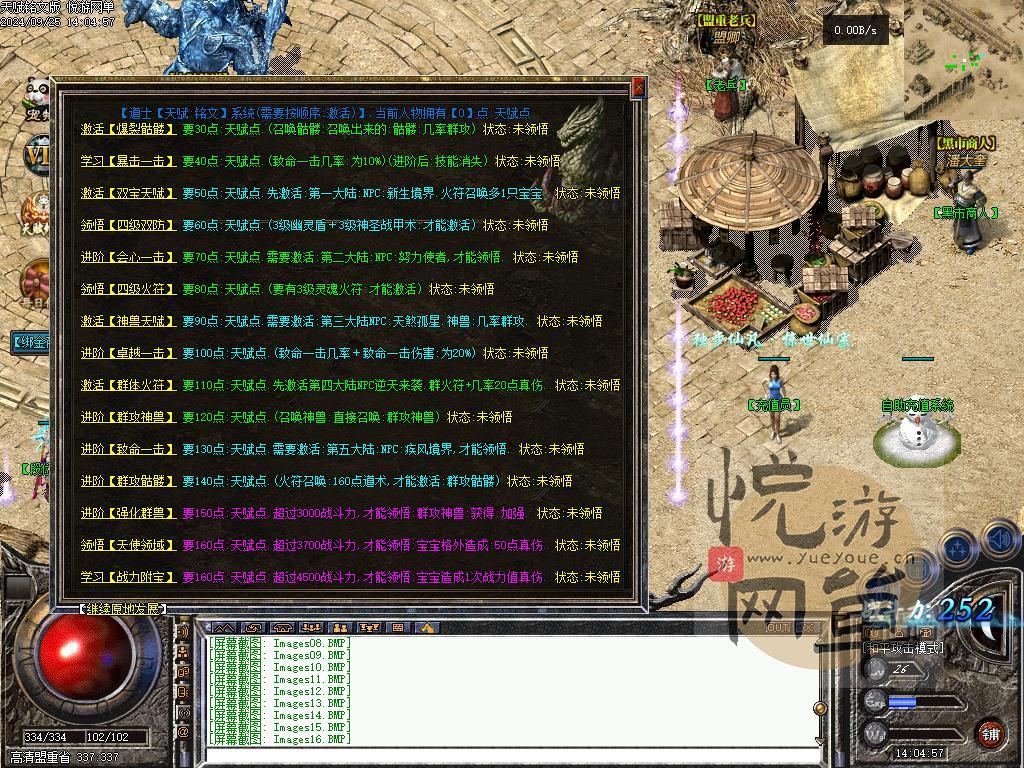Choose the 天使领域 talent link
Screen dimensions: 1024x768
point(128,545)
